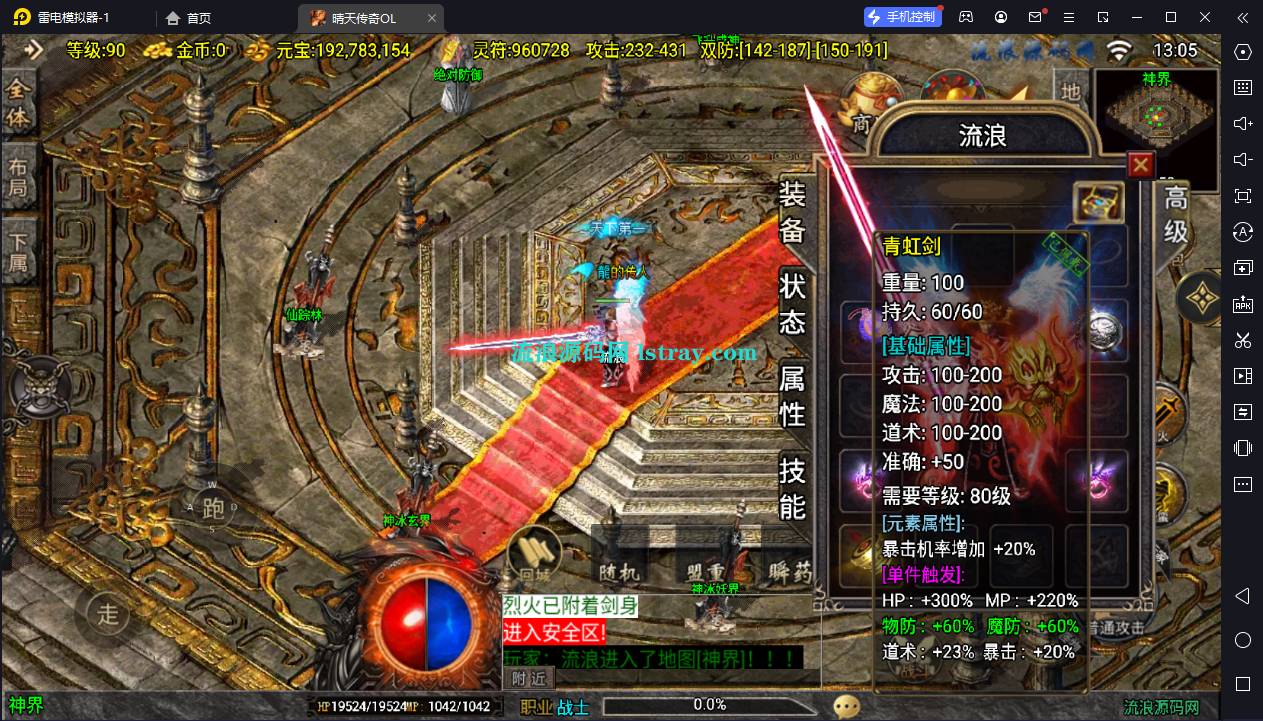Image resolution: width=1263 pixels, height=721 pixels.
Task: Open the 布局 layout side tab
Action: click(19, 176)
